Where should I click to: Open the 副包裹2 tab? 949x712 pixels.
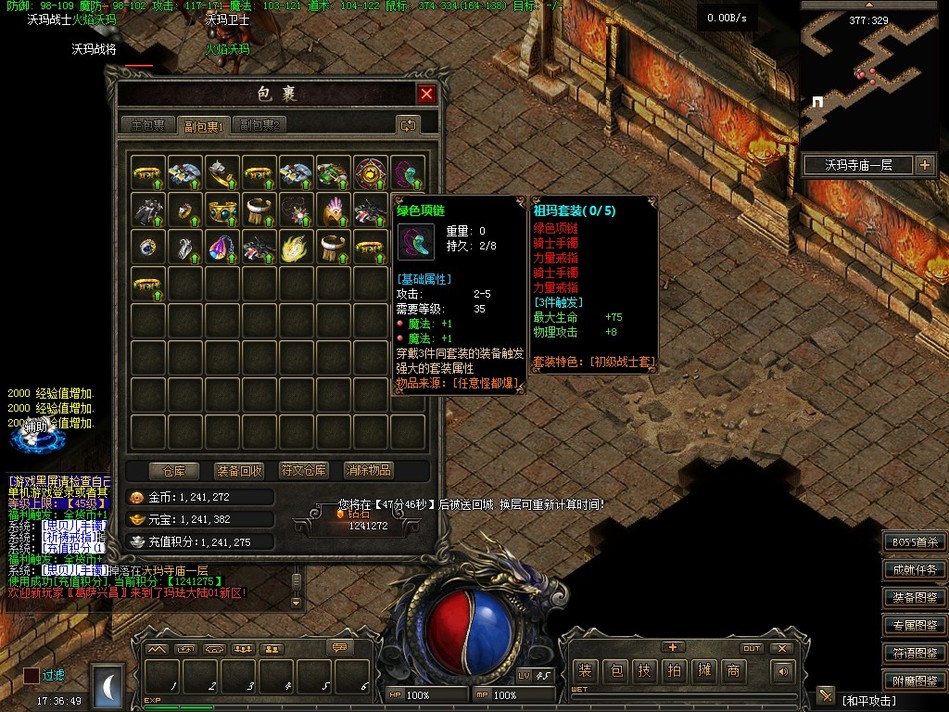click(x=262, y=125)
